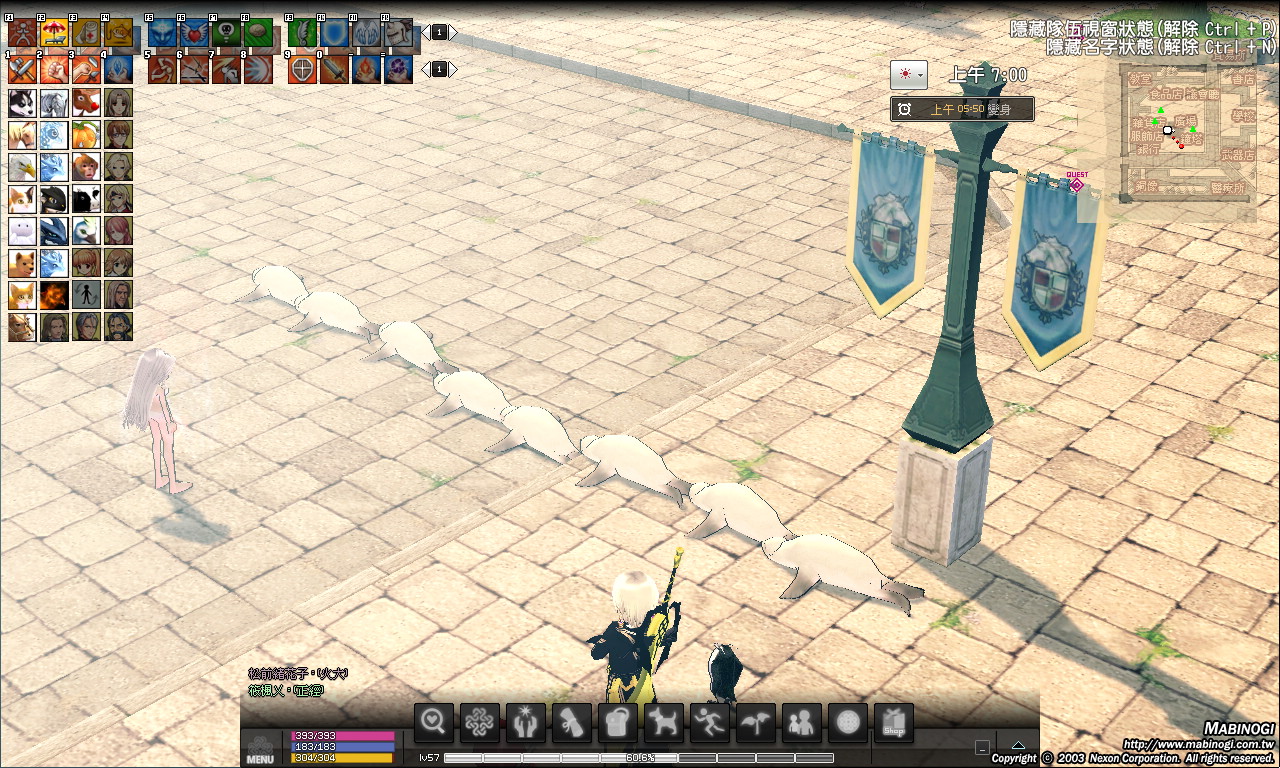Open the gift box Shop button
Image resolution: width=1280 pixels, height=768 pixels.
[x=894, y=723]
